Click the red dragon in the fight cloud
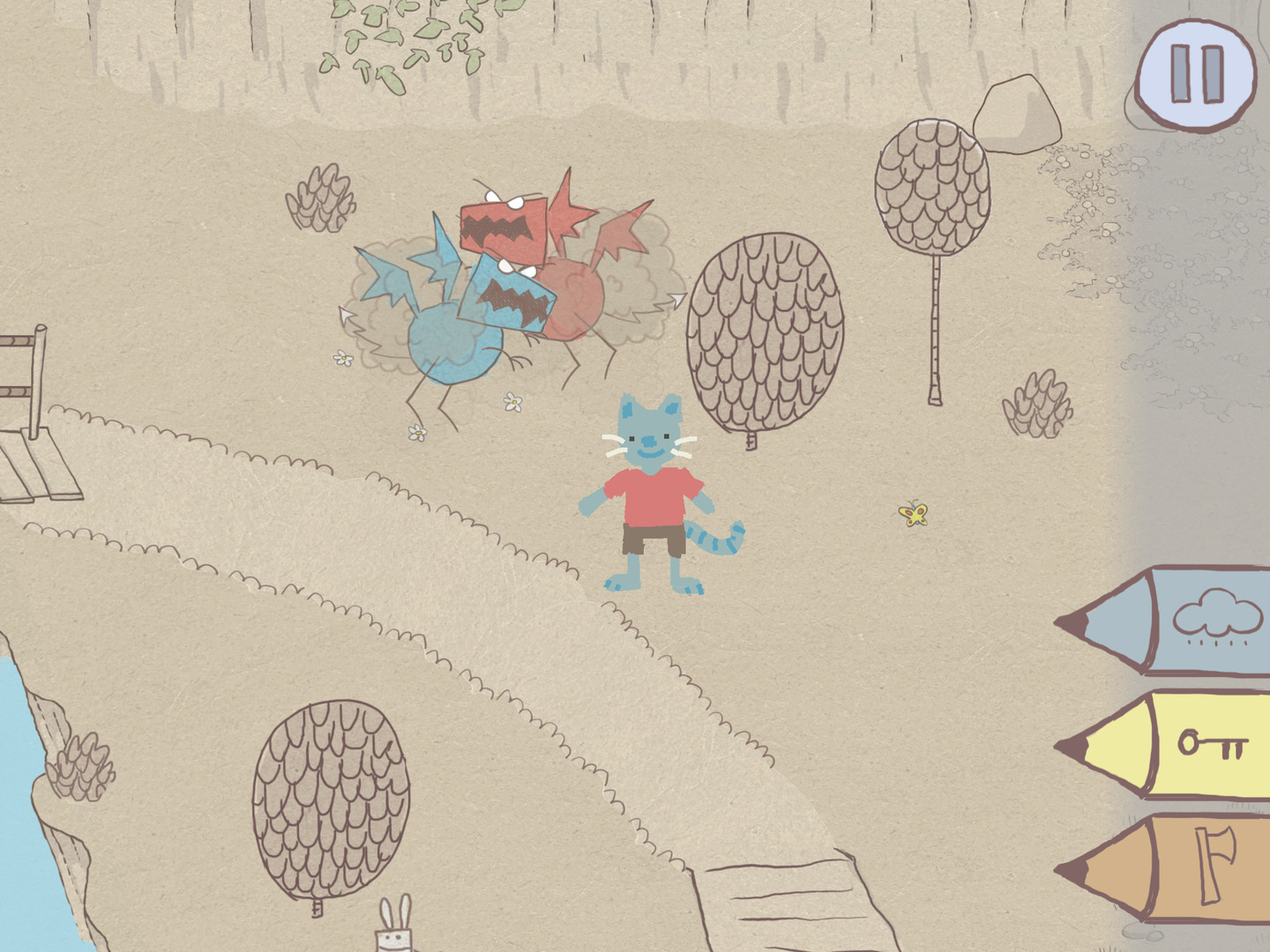1270x952 pixels. coord(503,225)
